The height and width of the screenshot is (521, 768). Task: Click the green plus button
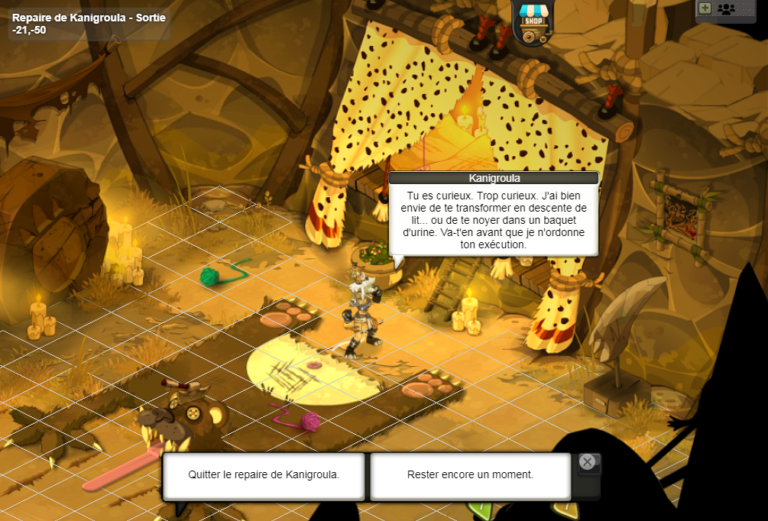705,8
